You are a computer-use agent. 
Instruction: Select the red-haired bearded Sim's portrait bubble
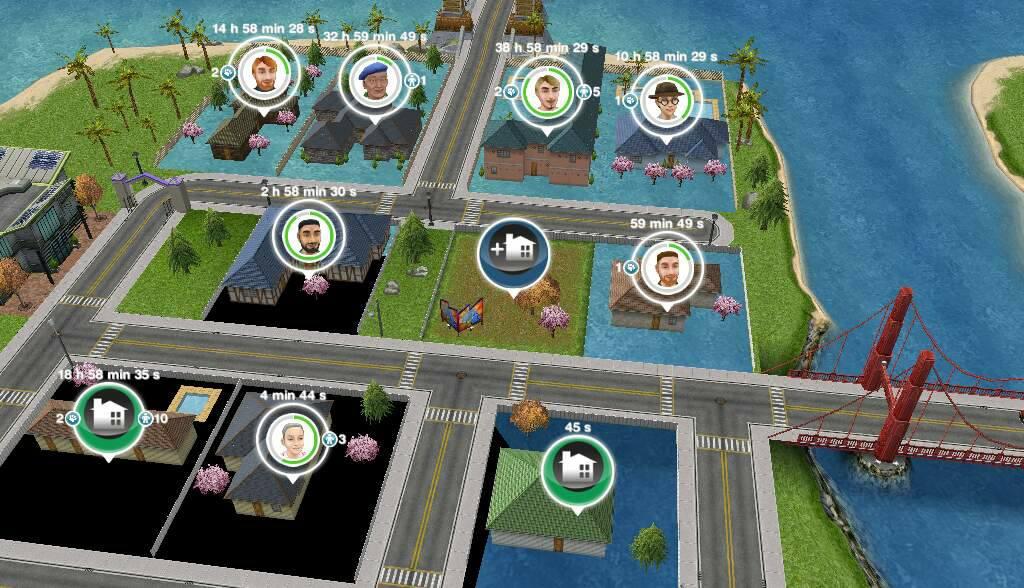tap(263, 75)
